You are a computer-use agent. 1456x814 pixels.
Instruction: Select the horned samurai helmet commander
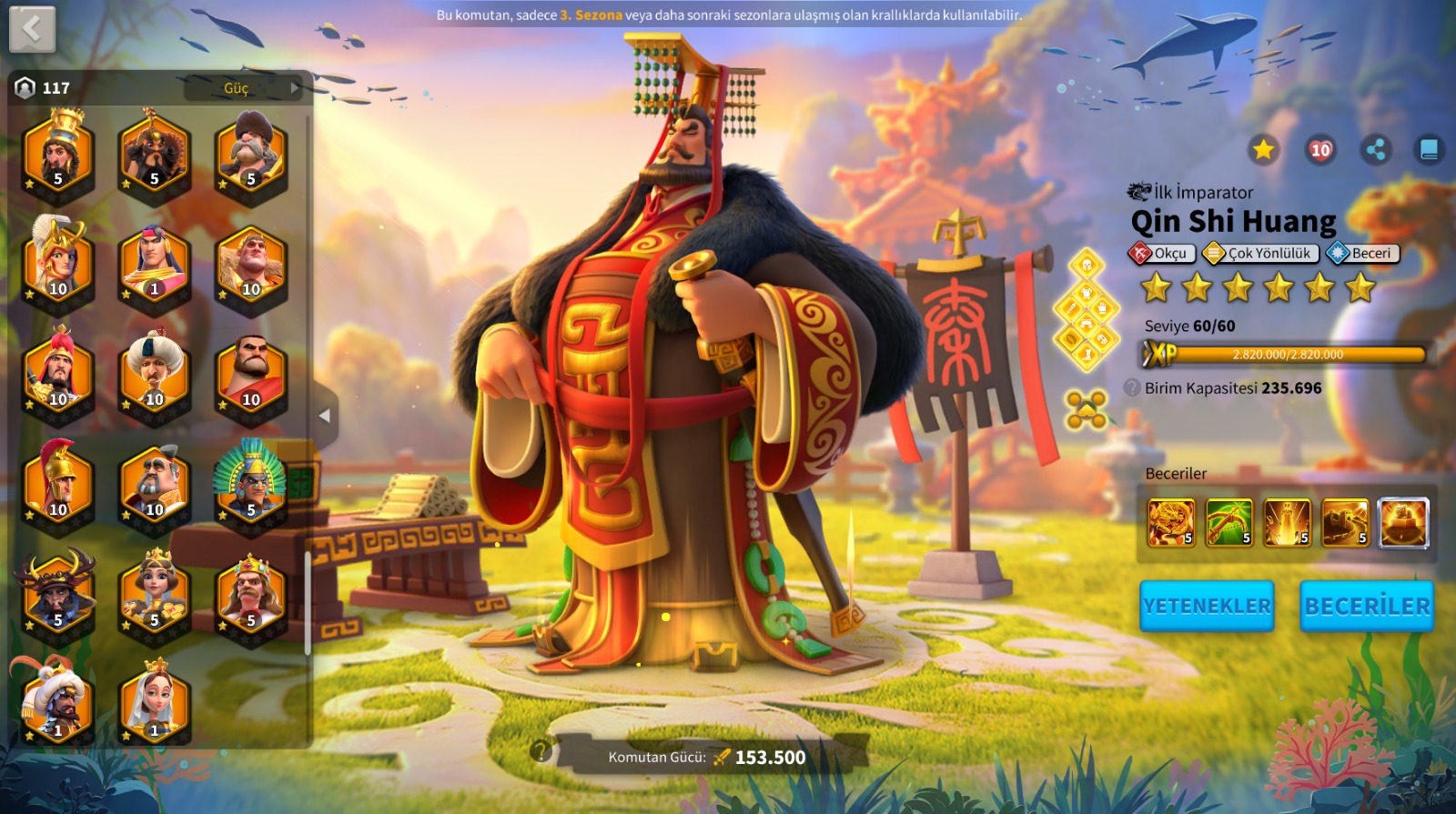click(57, 592)
